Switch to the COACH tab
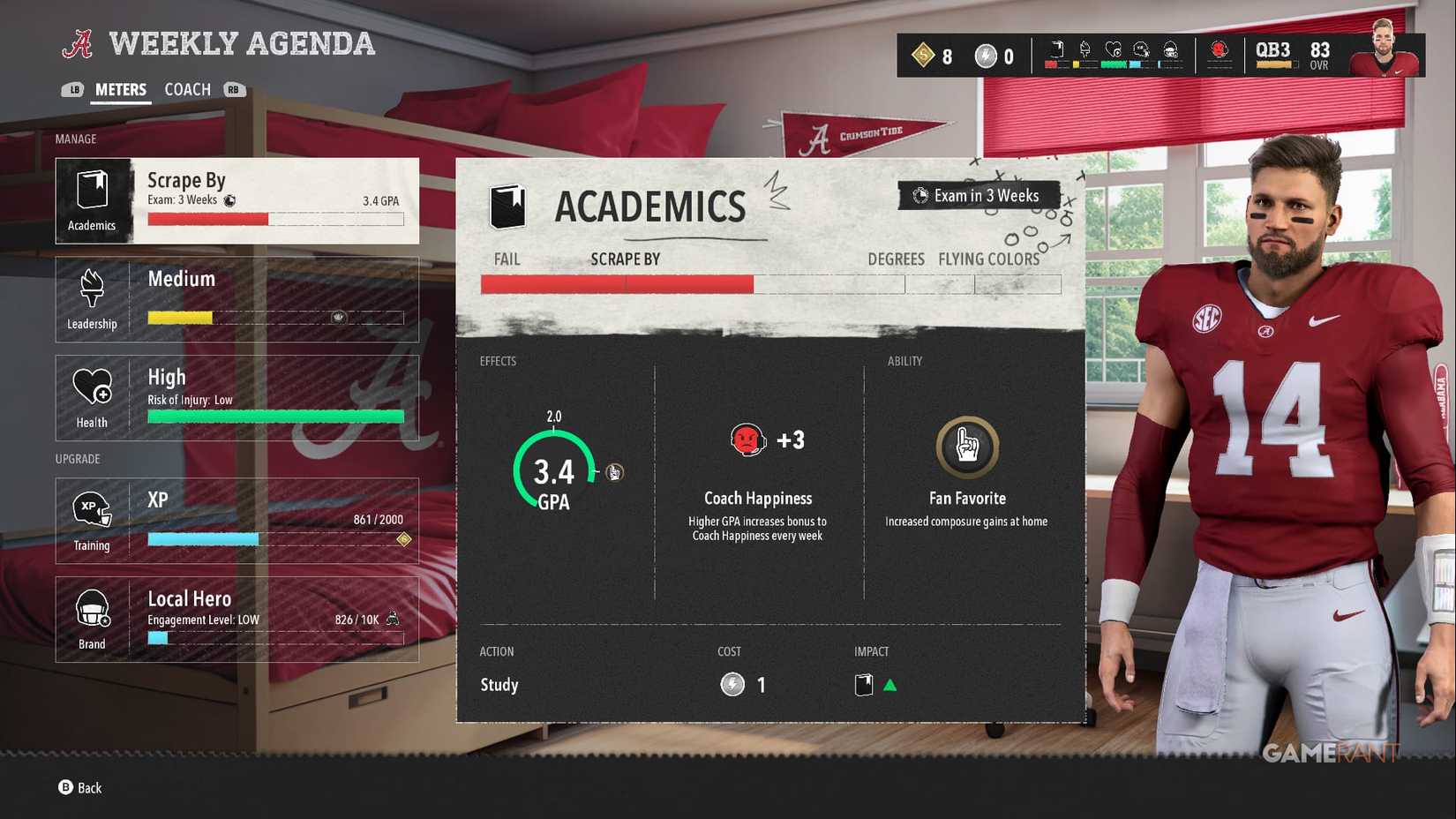The image size is (1456, 819). click(186, 89)
